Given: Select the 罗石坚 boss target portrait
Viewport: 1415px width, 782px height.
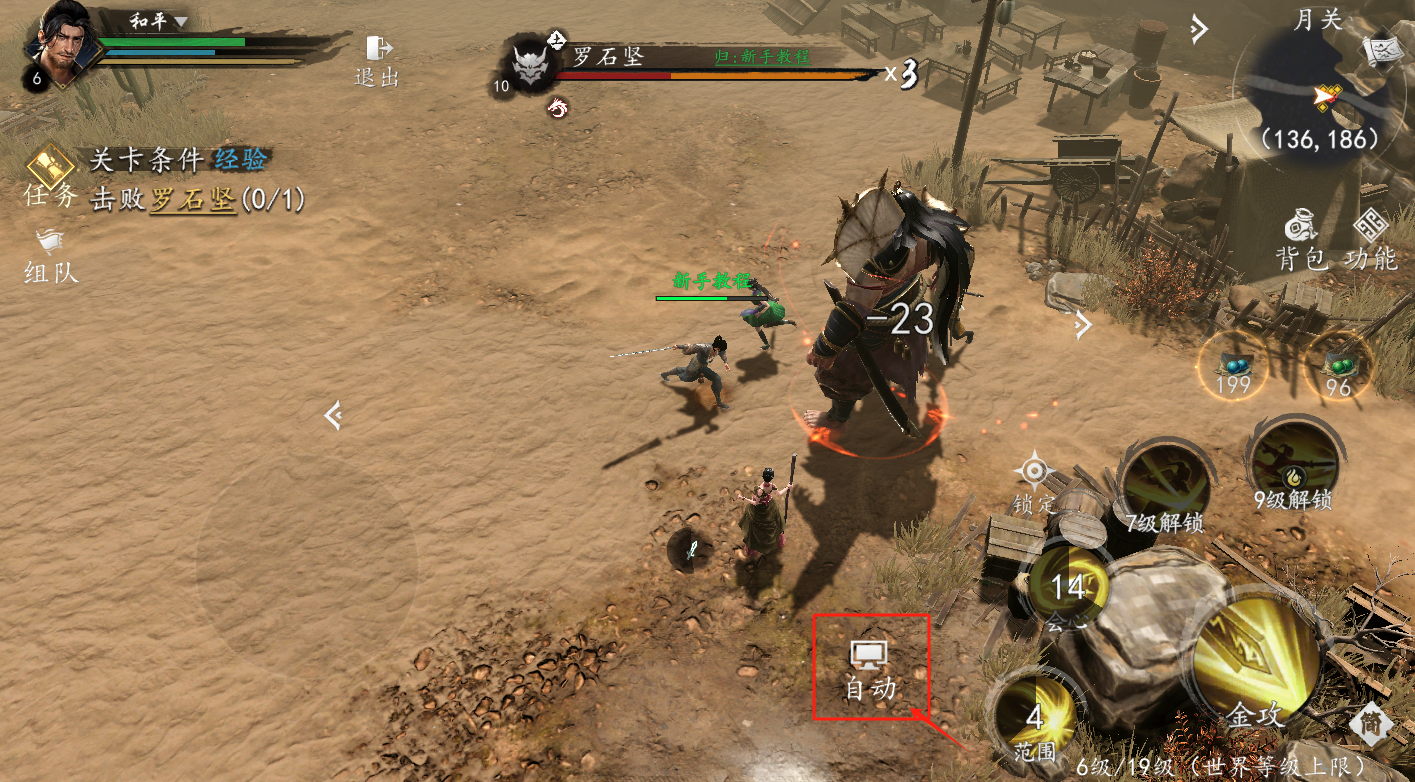Looking at the screenshot, I should [x=531, y=66].
